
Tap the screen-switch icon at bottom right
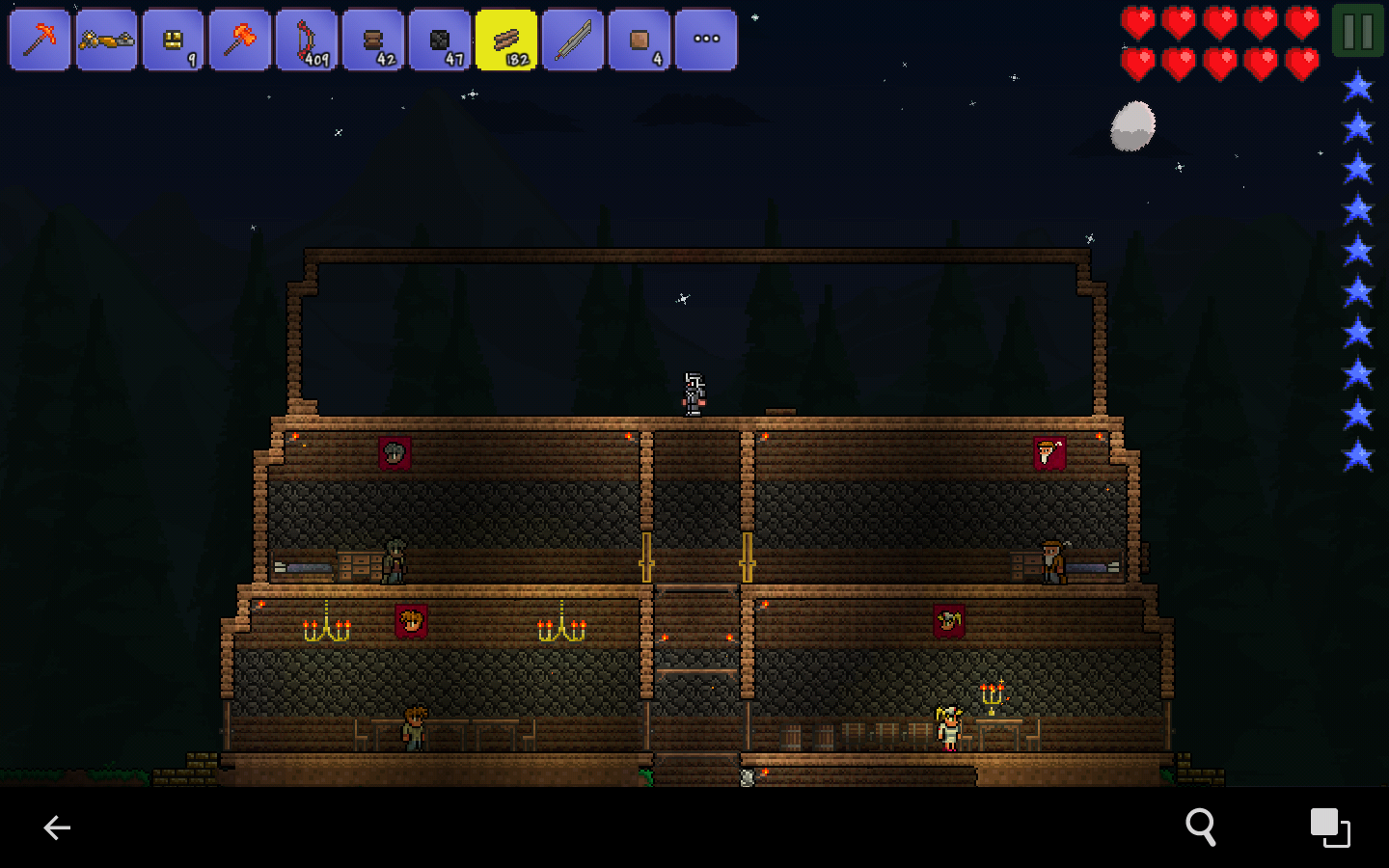click(x=1330, y=827)
